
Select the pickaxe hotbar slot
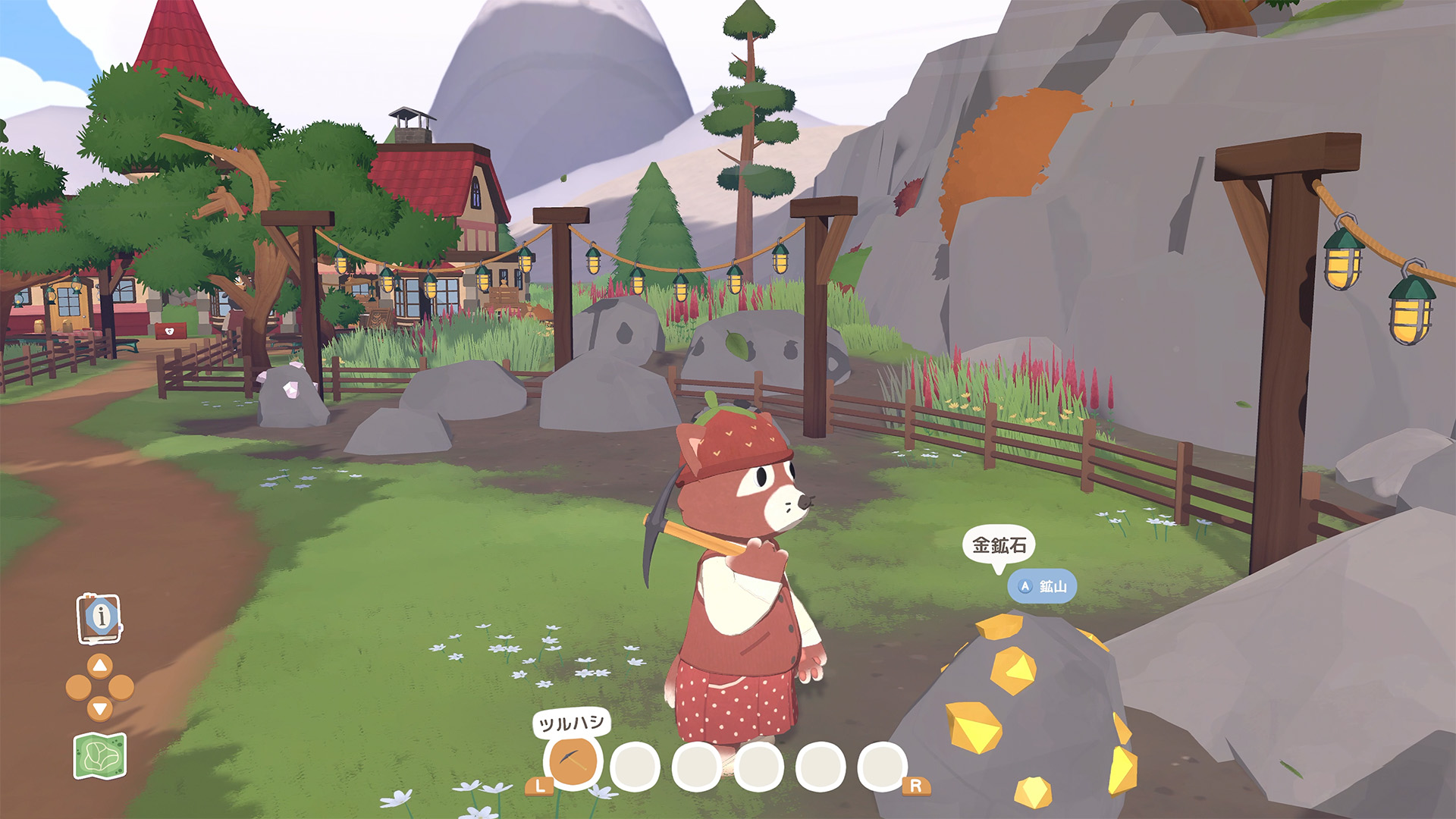(x=573, y=762)
